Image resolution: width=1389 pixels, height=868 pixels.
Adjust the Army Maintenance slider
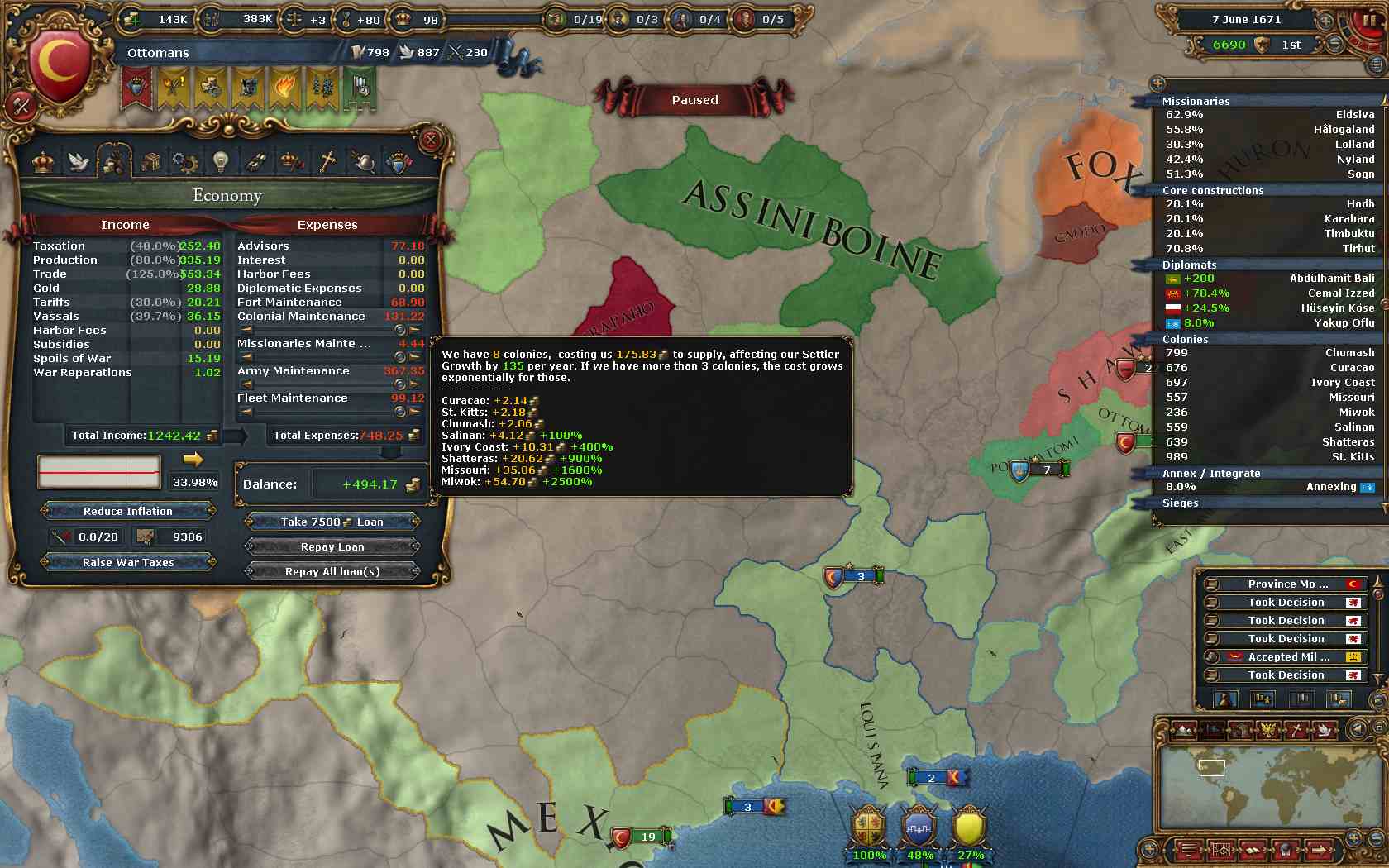pos(400,384)
